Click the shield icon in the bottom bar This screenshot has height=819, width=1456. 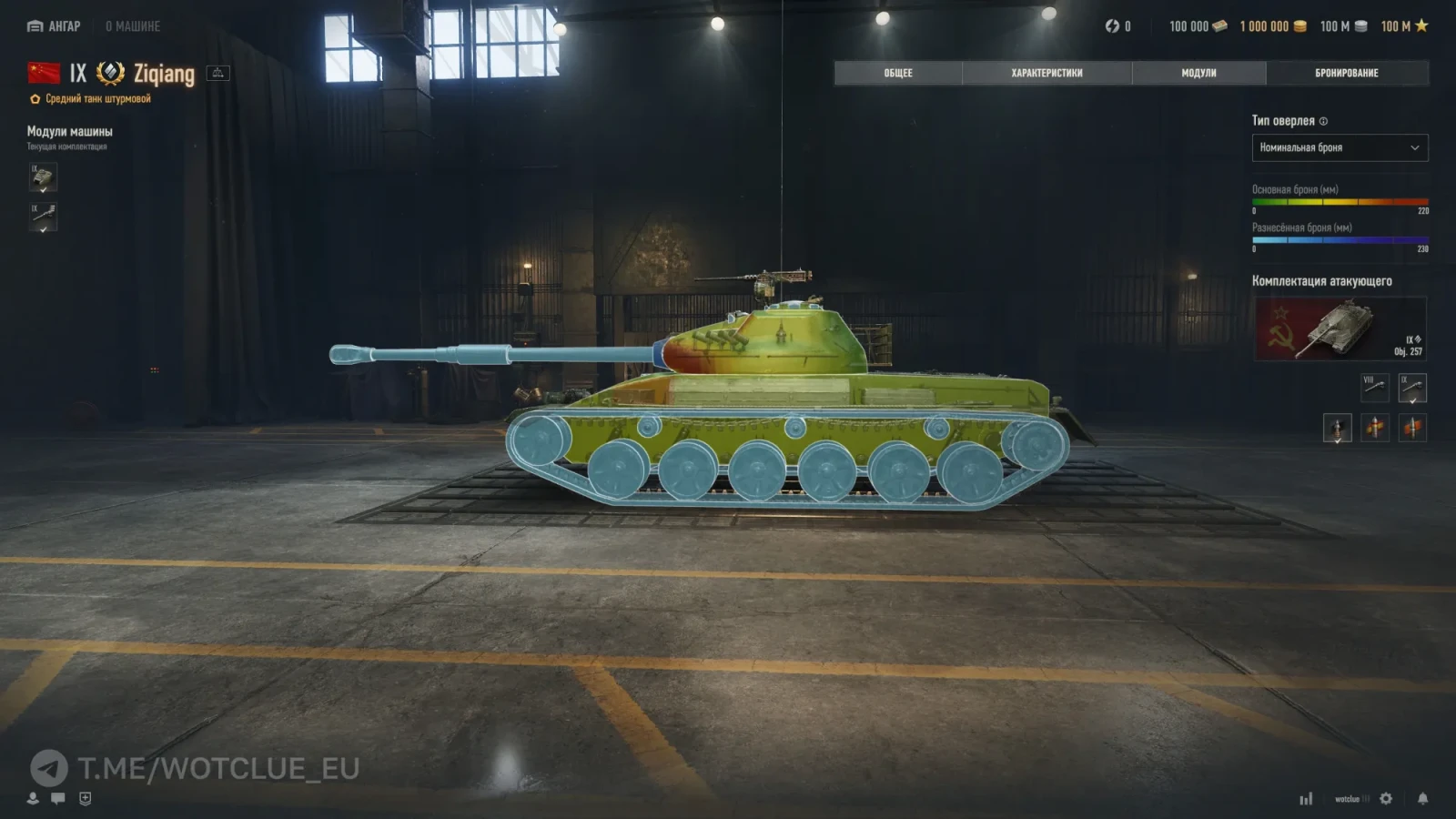[x=86, y=798]
